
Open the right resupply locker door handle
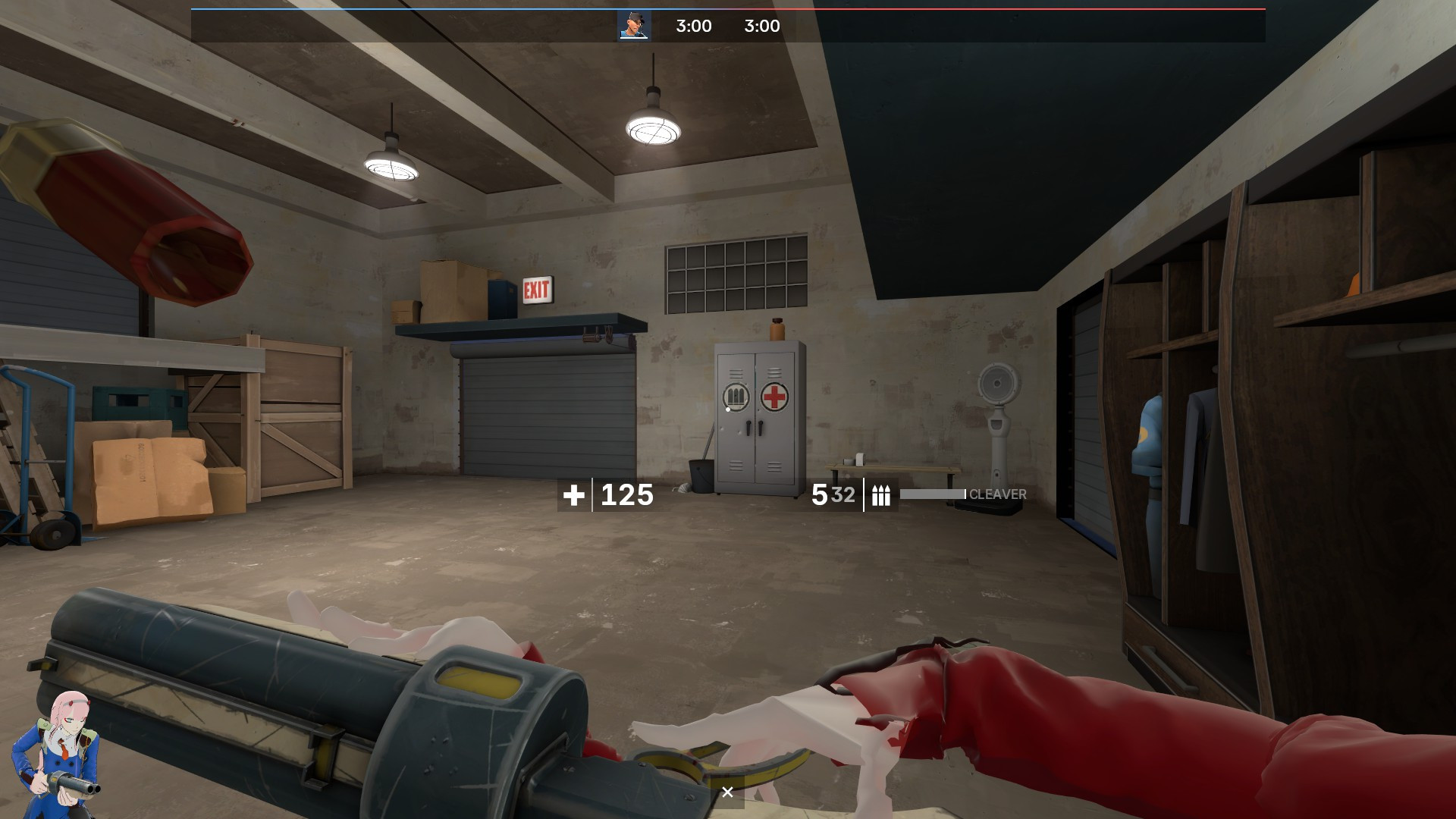[x=761, y=428]
